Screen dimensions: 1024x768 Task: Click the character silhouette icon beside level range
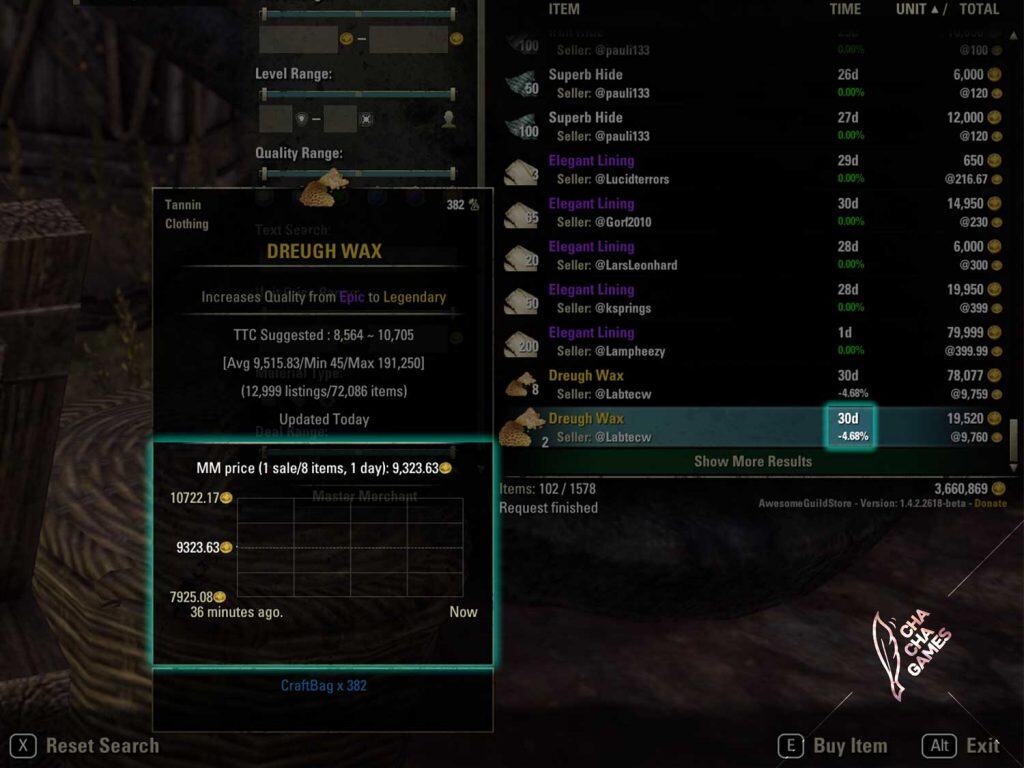[449, 119]
